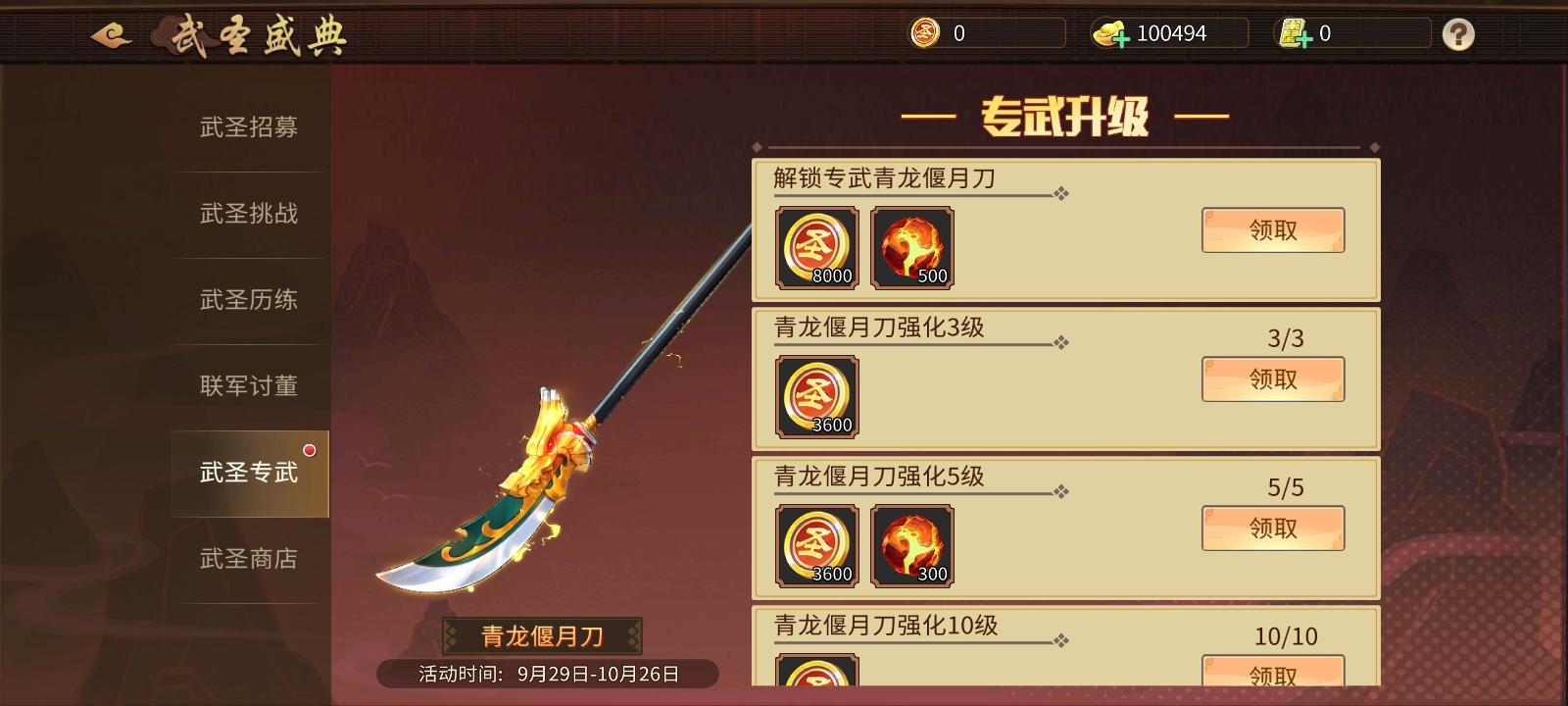Open the 武圣商店 shop tab

coord(248,559)
